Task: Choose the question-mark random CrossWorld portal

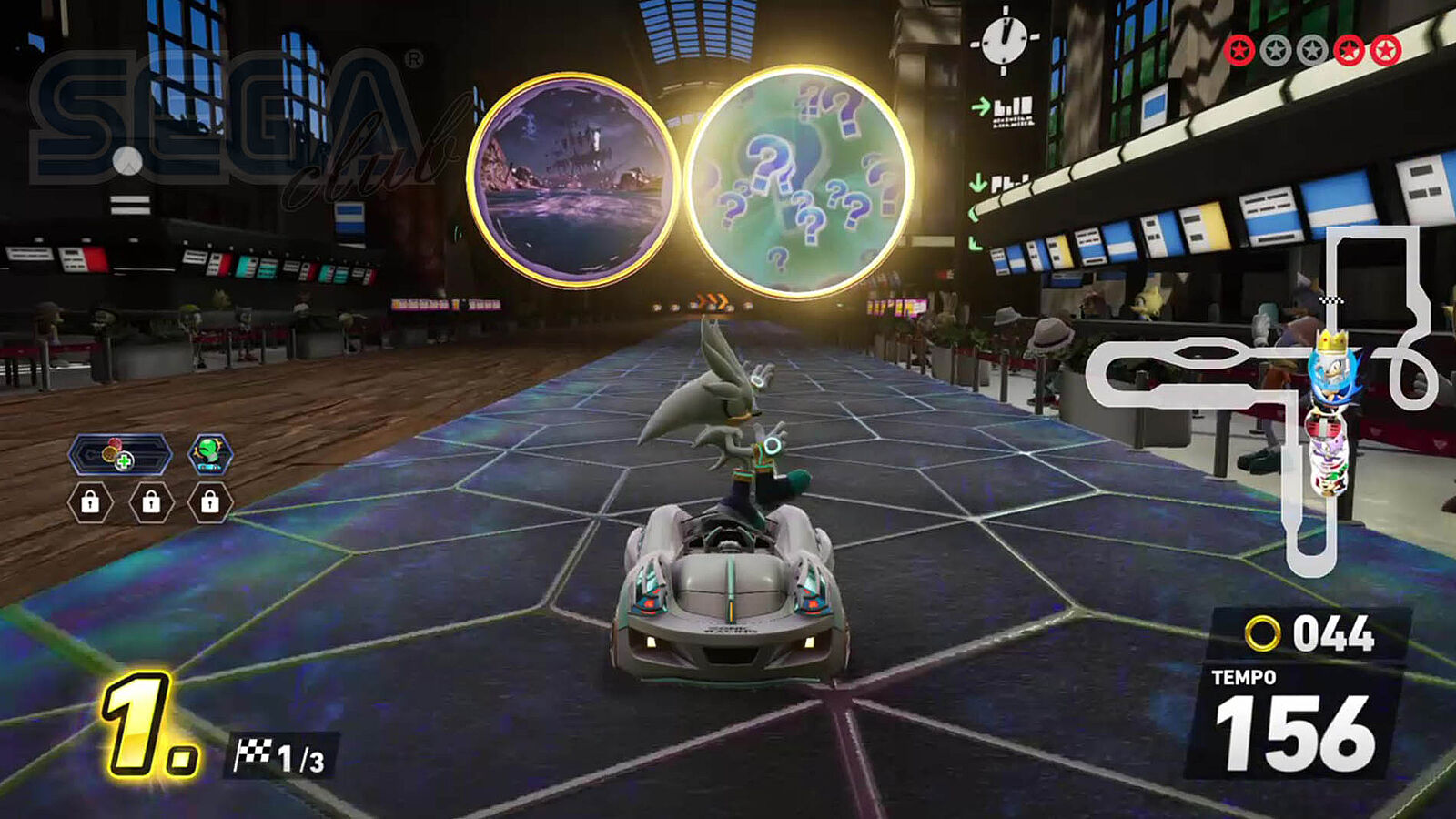Action: (x=798, y=181)
